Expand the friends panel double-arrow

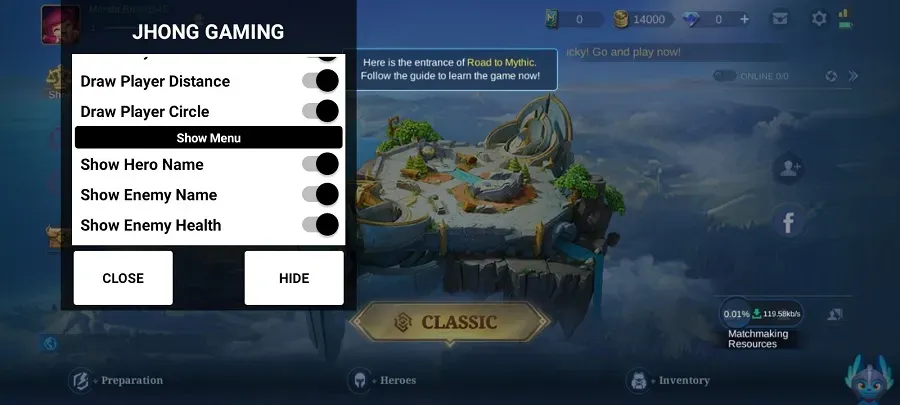[853, 76]
